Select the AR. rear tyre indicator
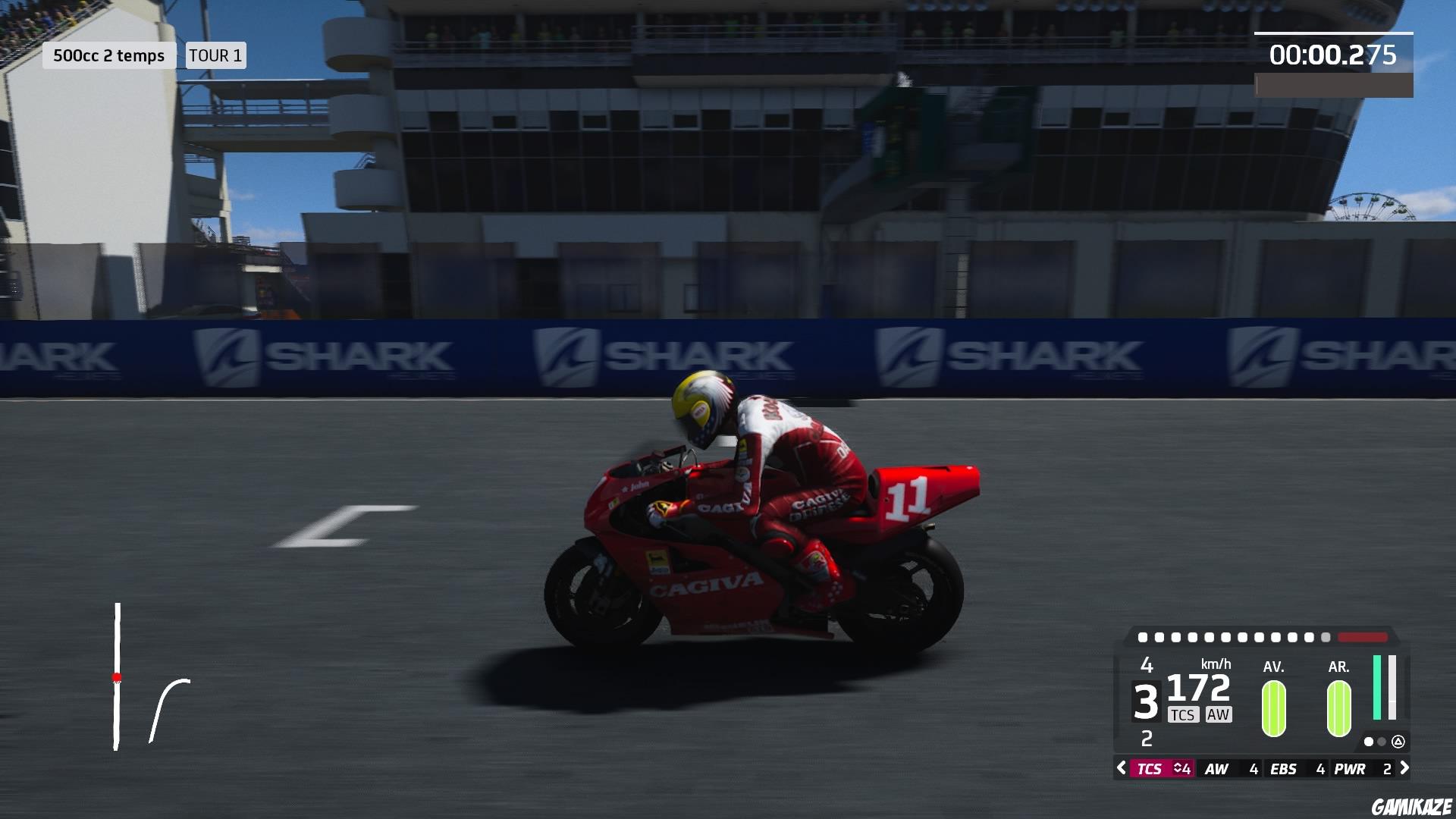 pyautogui.click(x=1338, y=707)
